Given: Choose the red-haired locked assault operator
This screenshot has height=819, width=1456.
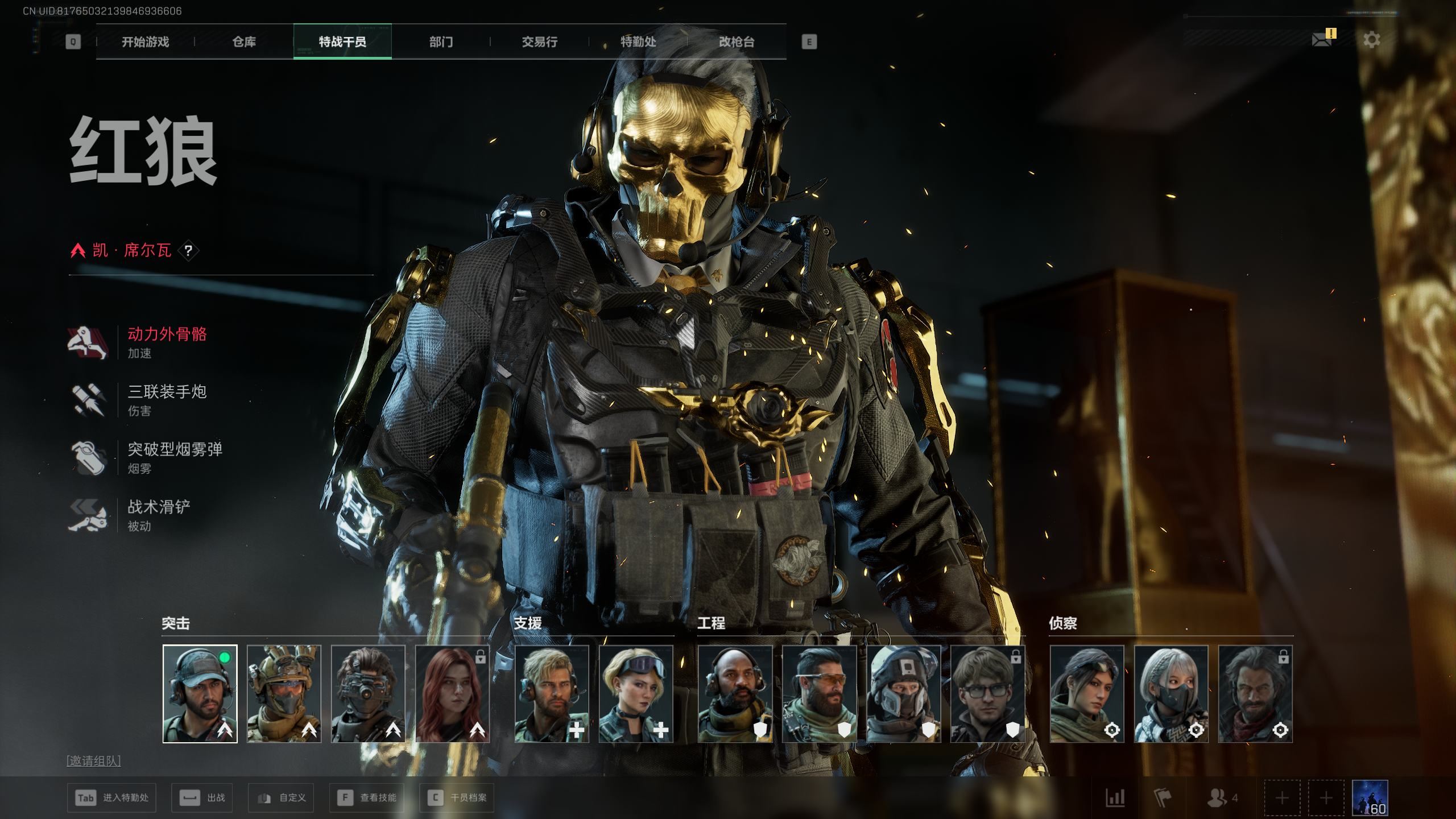Looking at the screenshot, I should [452, 693].
